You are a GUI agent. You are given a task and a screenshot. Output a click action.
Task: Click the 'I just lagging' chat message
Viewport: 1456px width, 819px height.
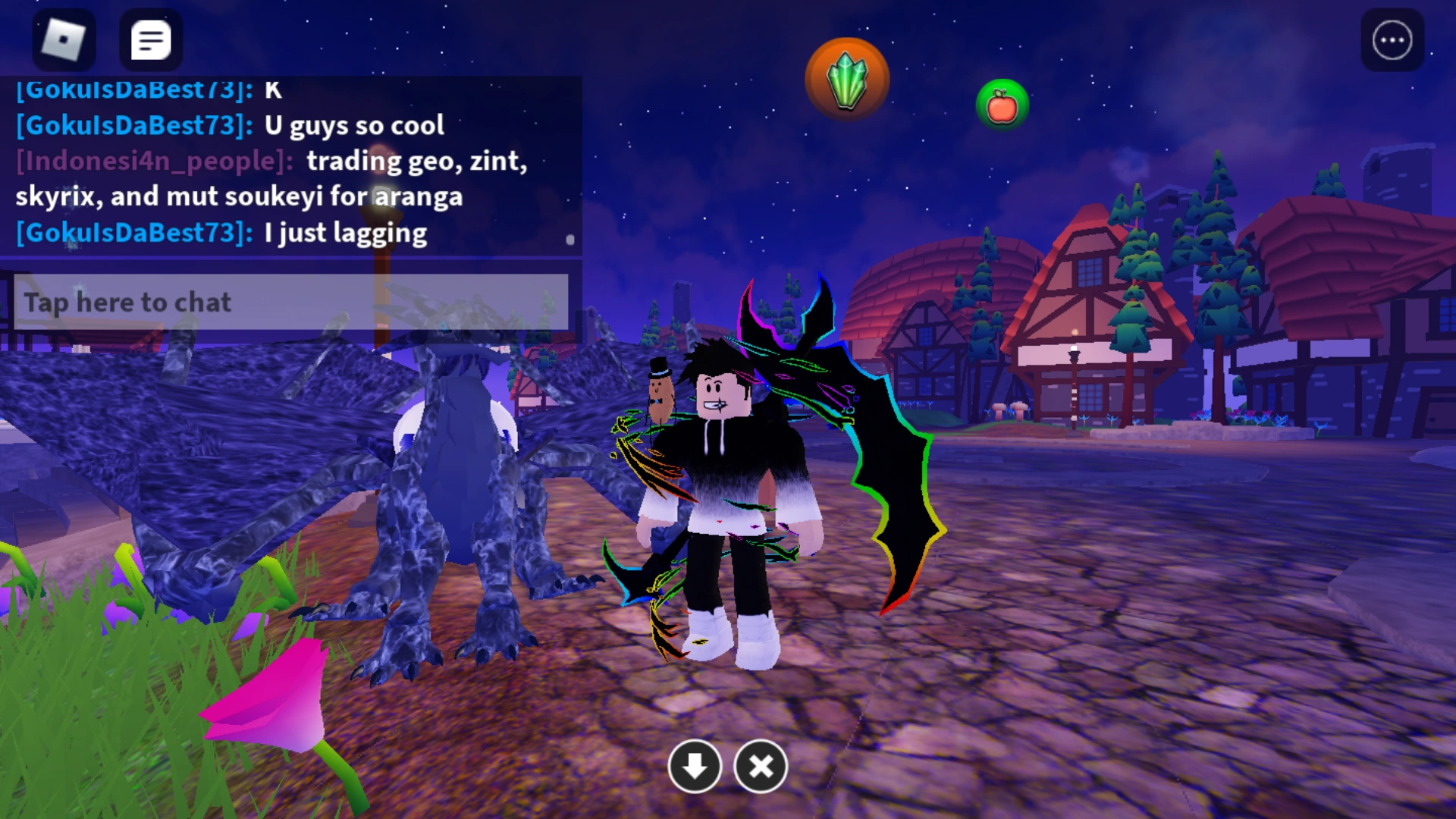click(x=345, y=232)
